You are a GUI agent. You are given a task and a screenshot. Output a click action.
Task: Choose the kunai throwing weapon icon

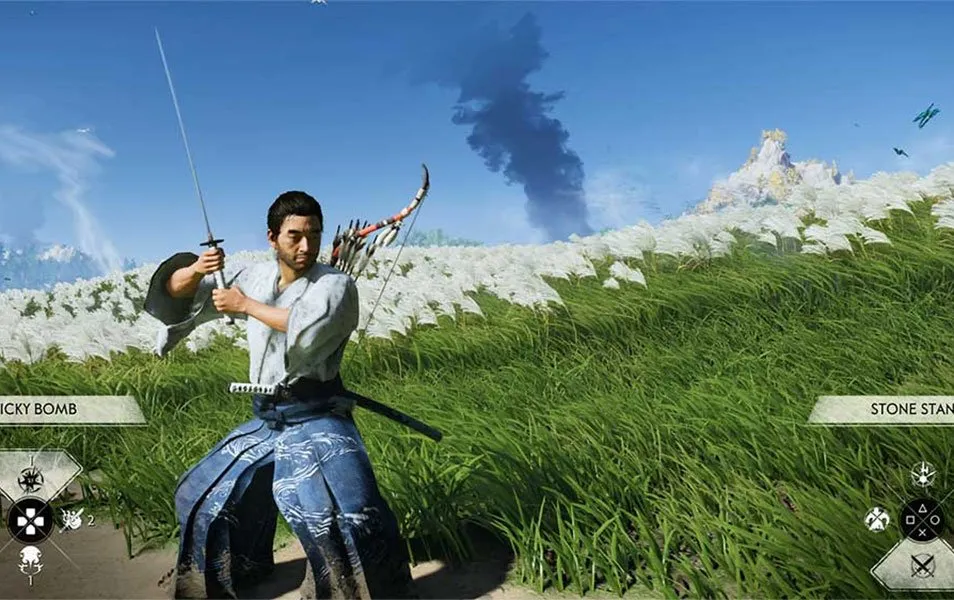[72, 518]
